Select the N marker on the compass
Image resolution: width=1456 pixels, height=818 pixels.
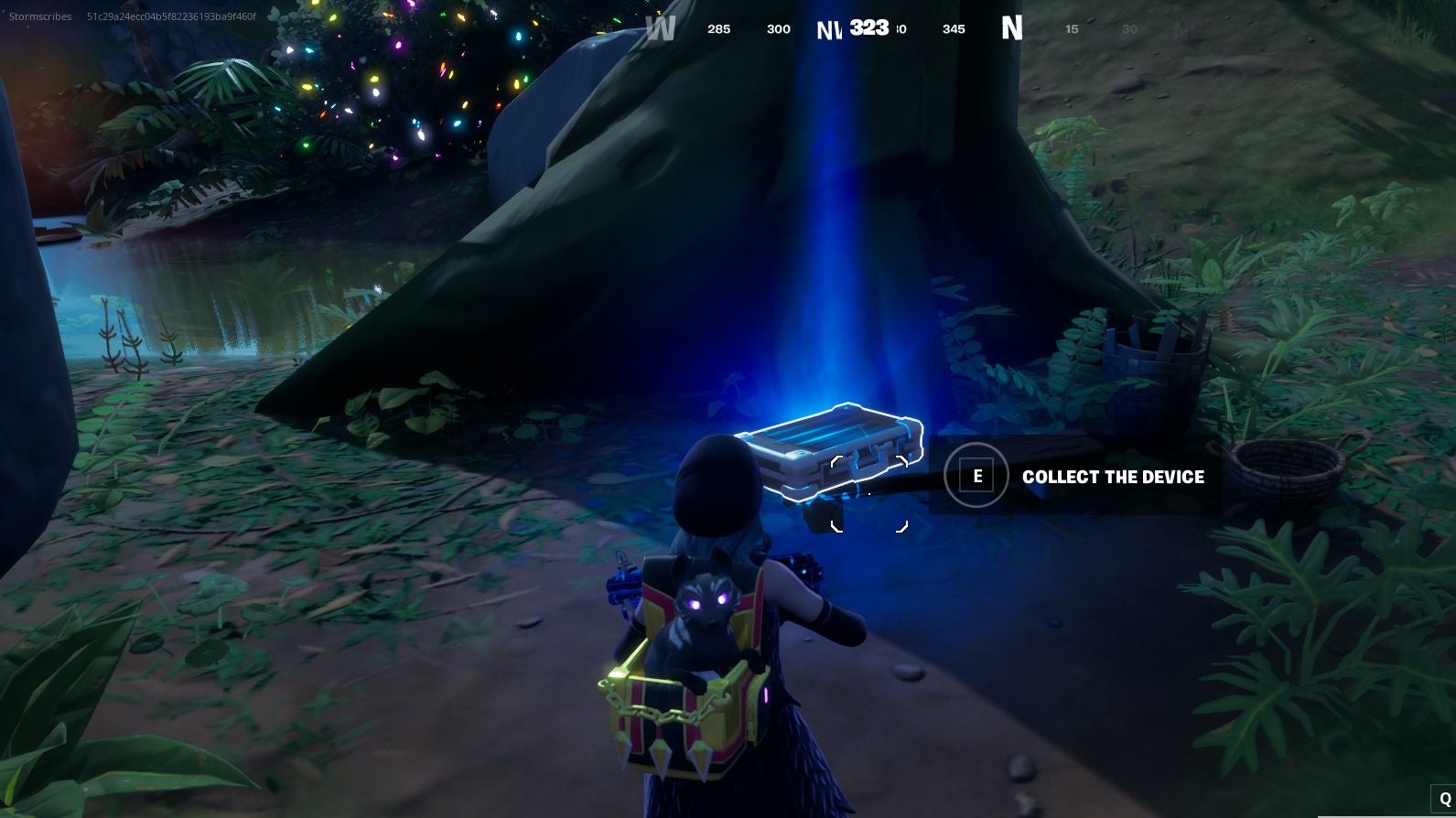tap(1011, 28)
